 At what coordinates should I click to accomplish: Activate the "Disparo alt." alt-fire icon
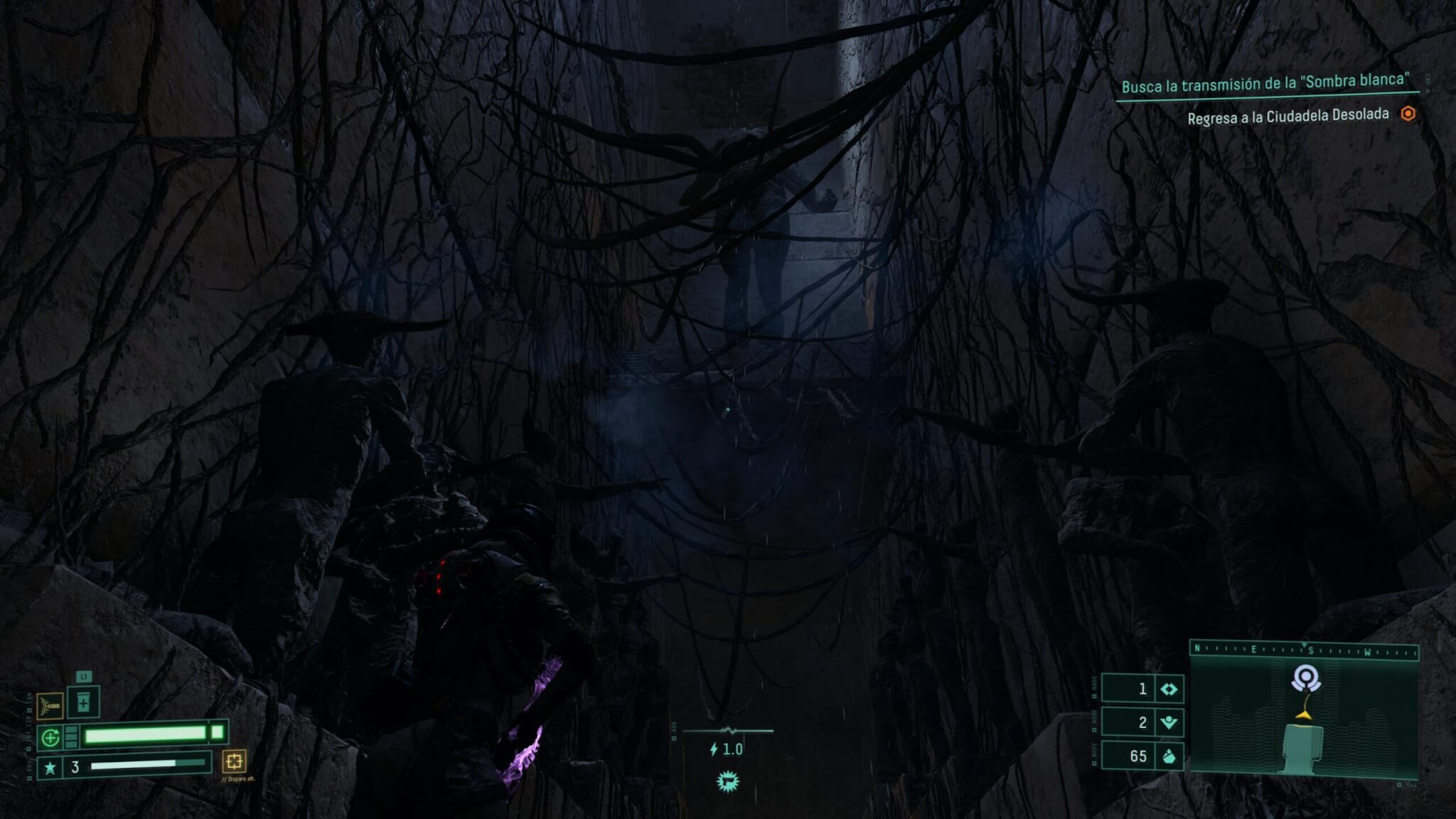click(234, 761)
